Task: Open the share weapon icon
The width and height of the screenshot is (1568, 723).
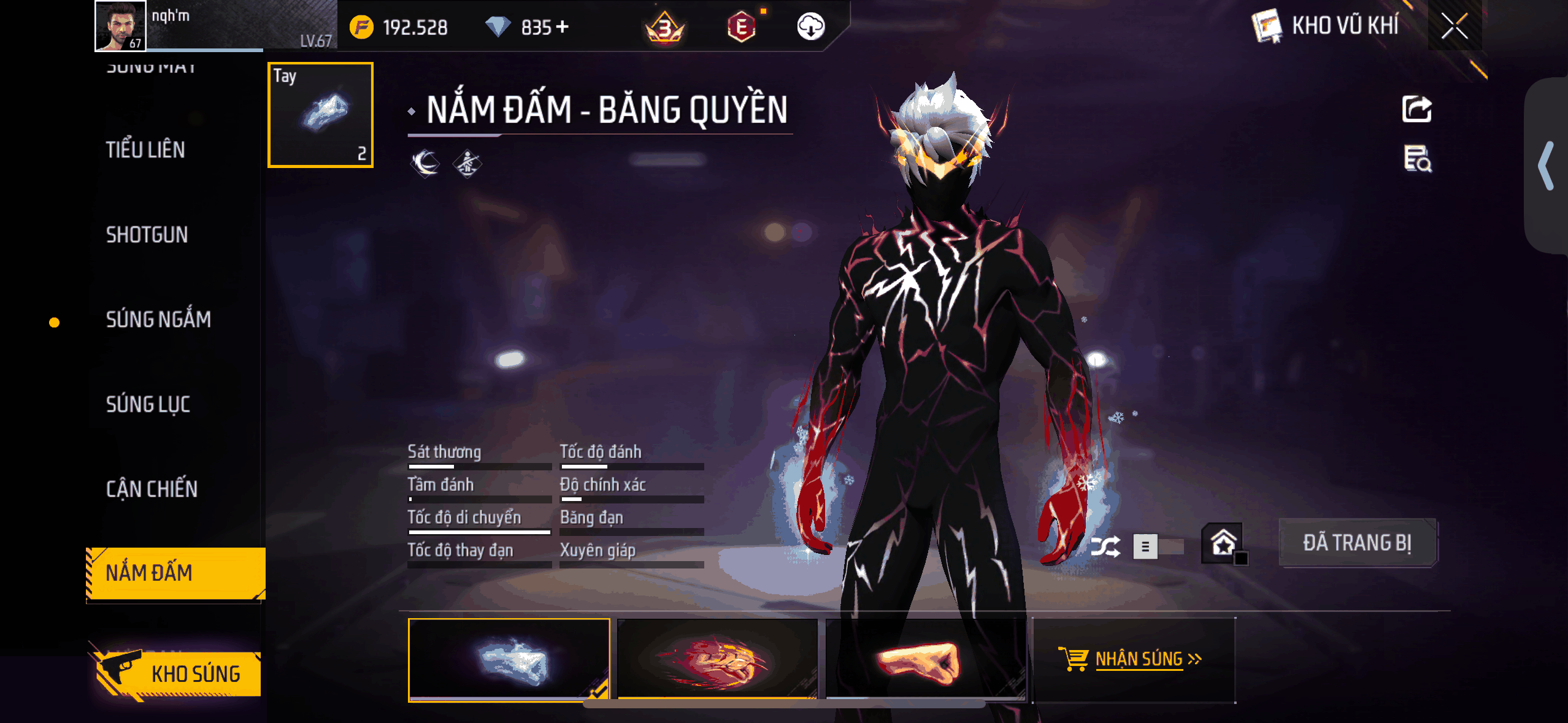Action: 1418,107
